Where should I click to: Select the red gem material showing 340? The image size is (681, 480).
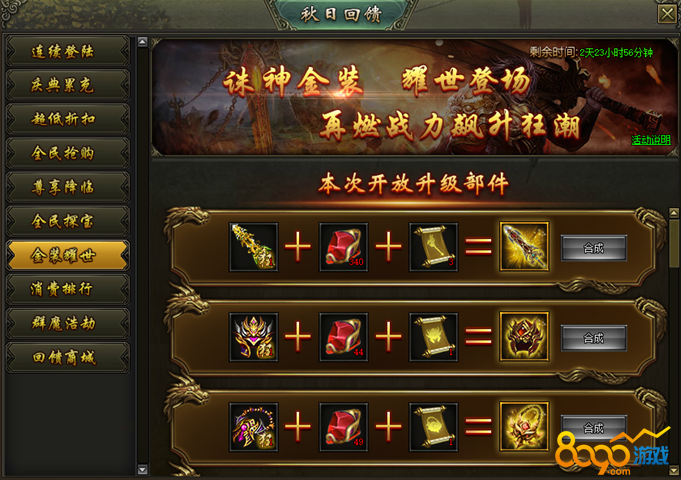[x=343, y=247]
